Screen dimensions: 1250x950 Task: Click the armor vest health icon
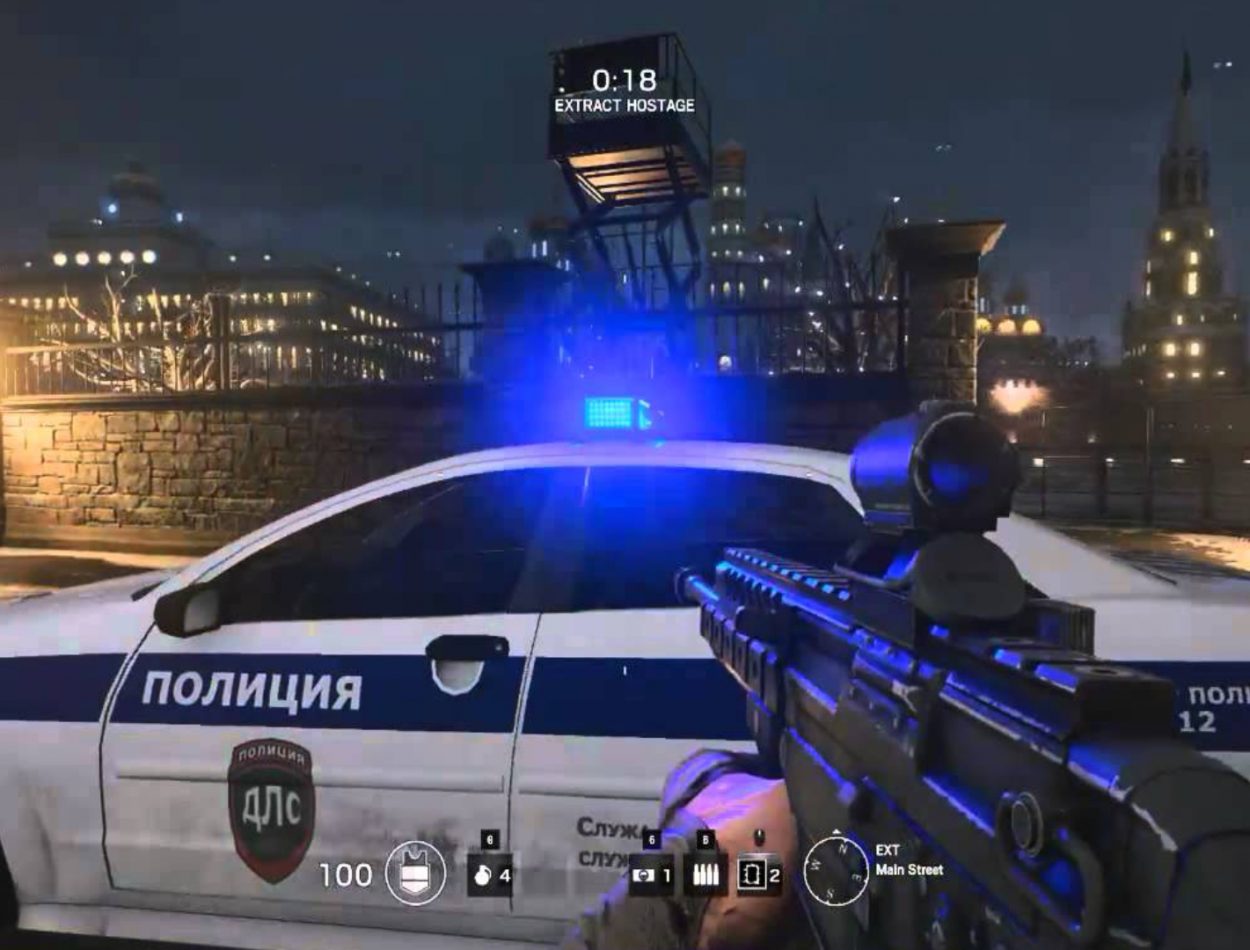pos(415,874)
